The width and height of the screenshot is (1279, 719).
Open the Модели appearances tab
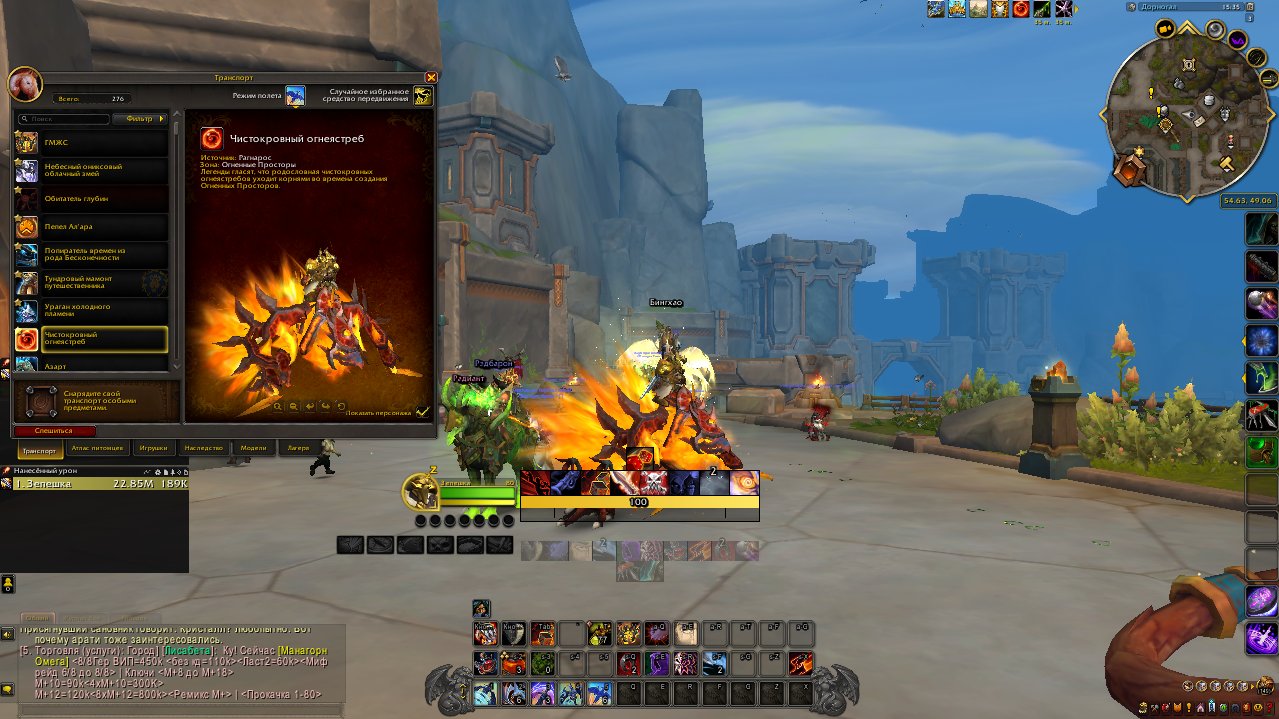(254, 449)
